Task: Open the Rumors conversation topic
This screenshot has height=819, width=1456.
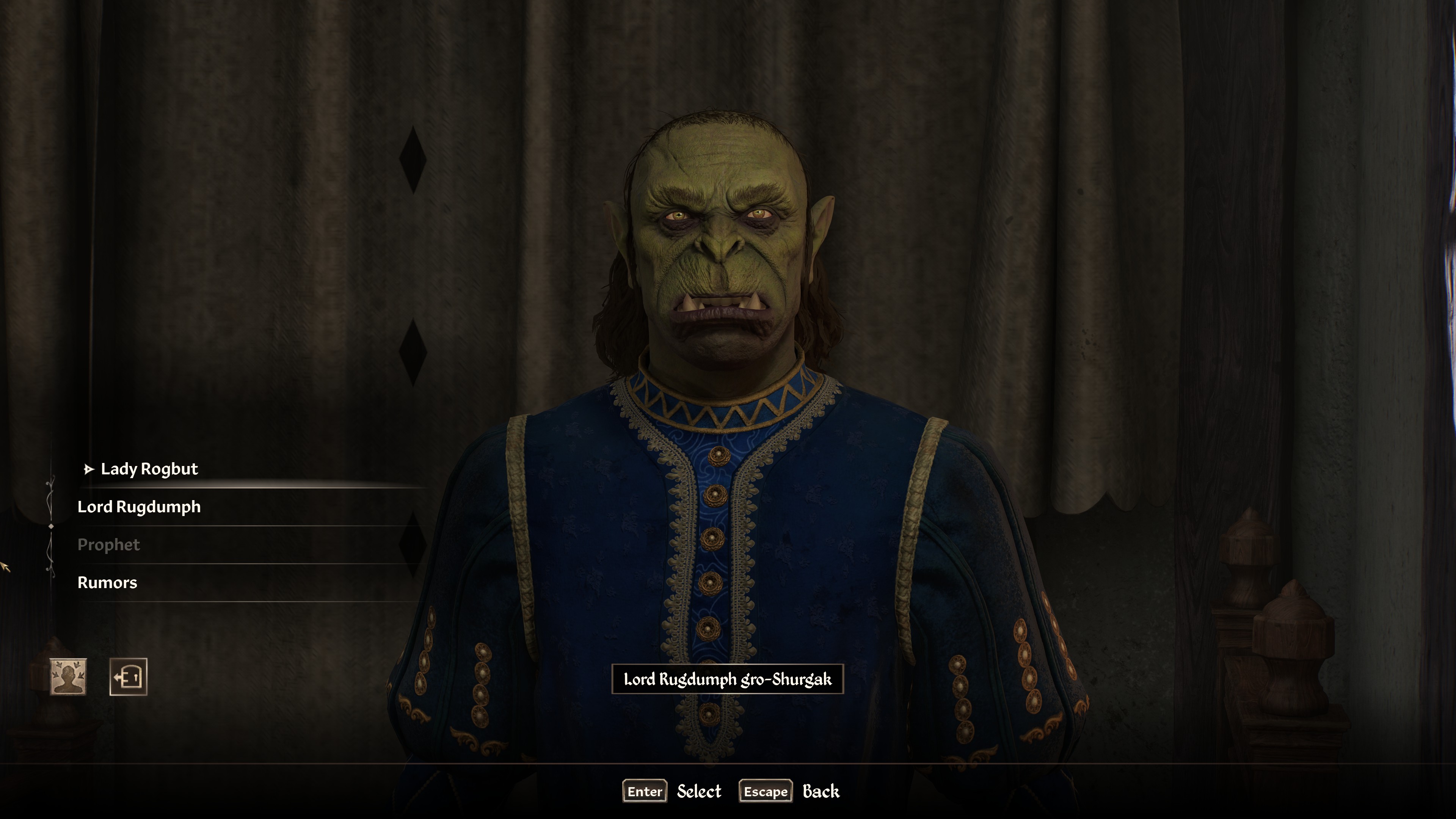Action: click(x=107, y=583)
